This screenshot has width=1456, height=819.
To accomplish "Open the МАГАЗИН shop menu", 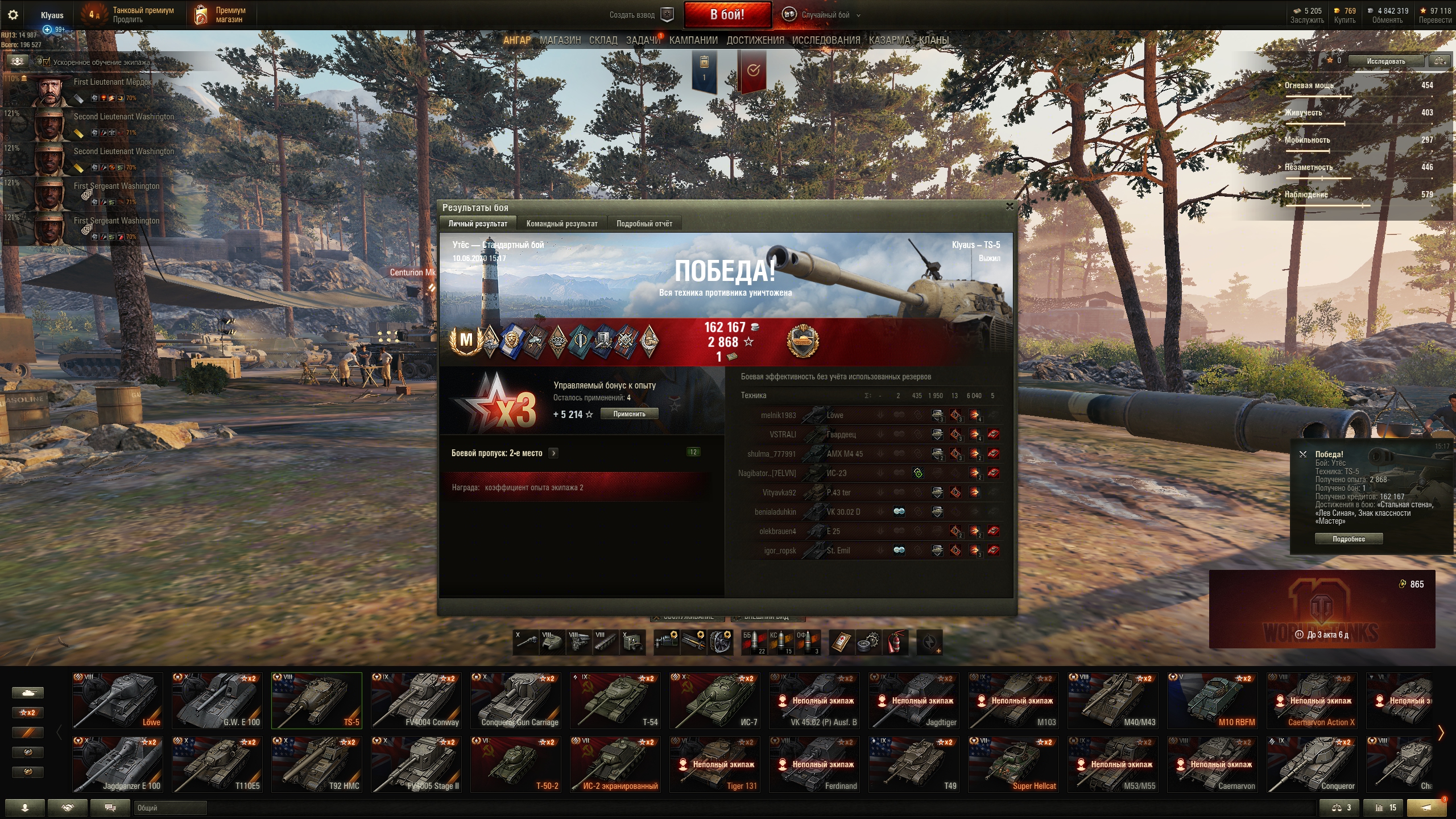I will 560,40.
